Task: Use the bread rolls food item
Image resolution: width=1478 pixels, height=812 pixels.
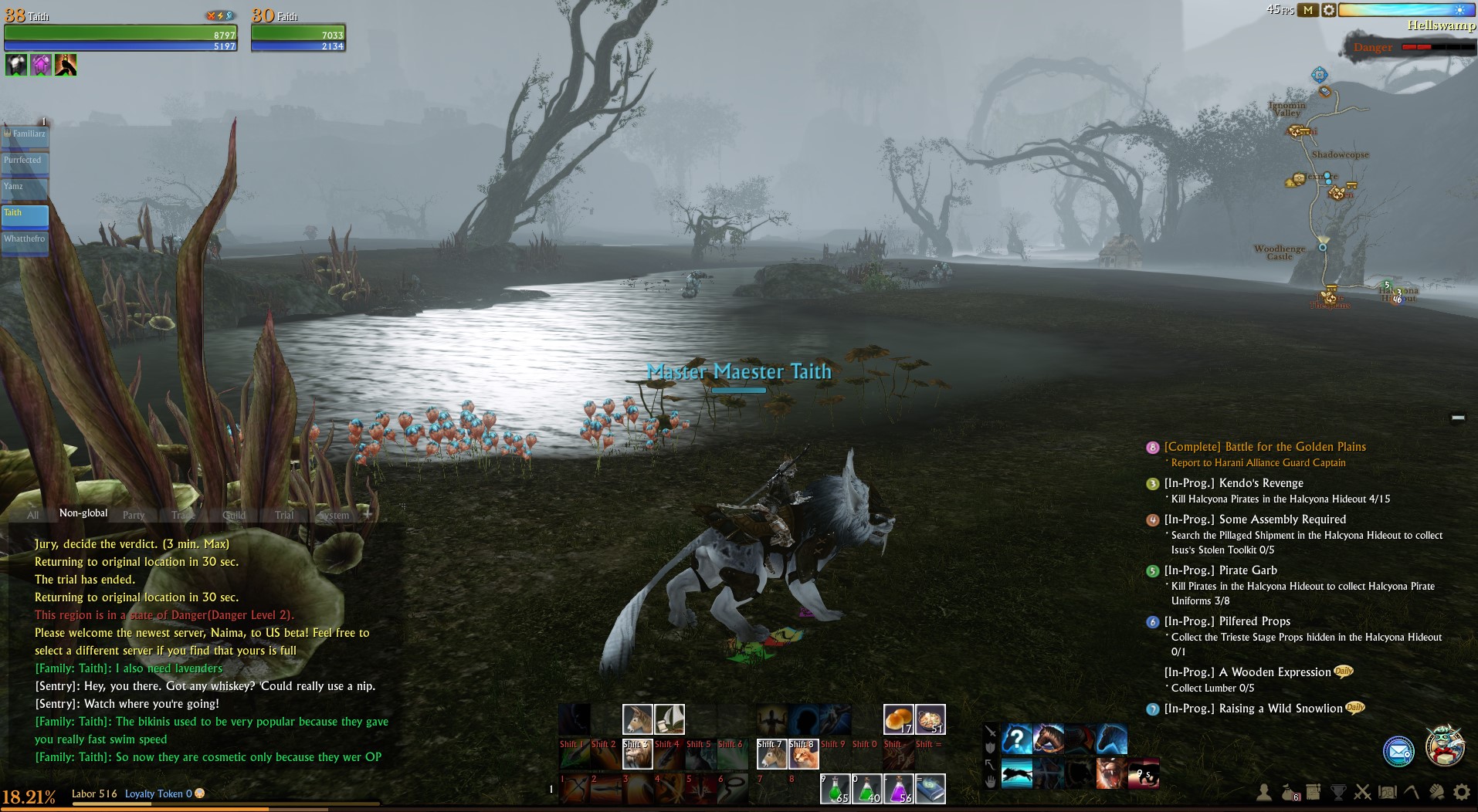Action: coord(898,719)
